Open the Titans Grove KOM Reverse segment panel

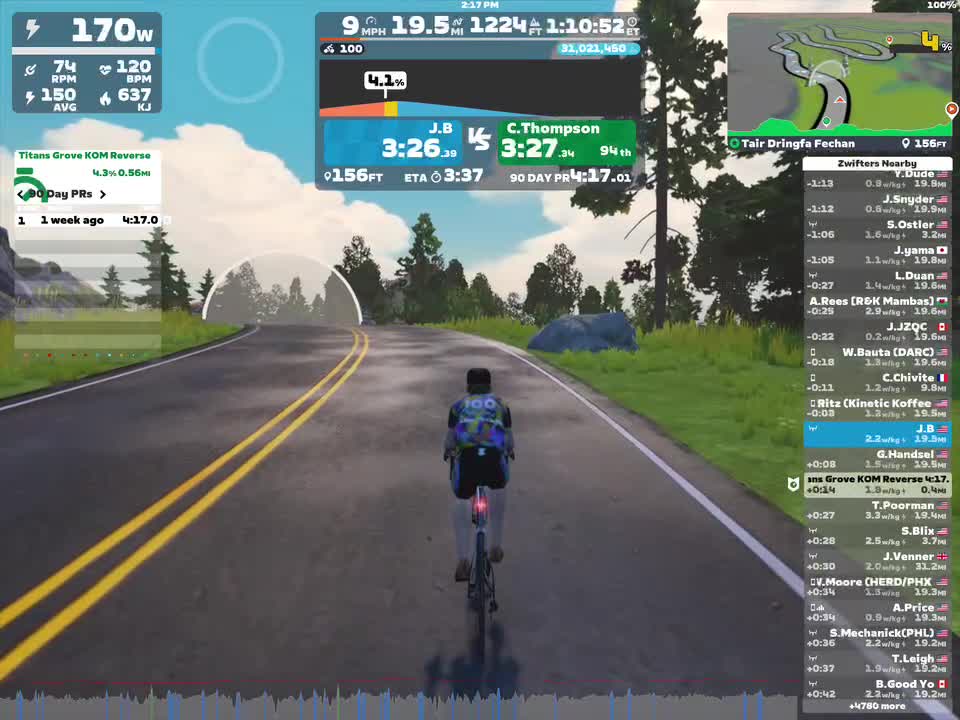click(87, 163)
